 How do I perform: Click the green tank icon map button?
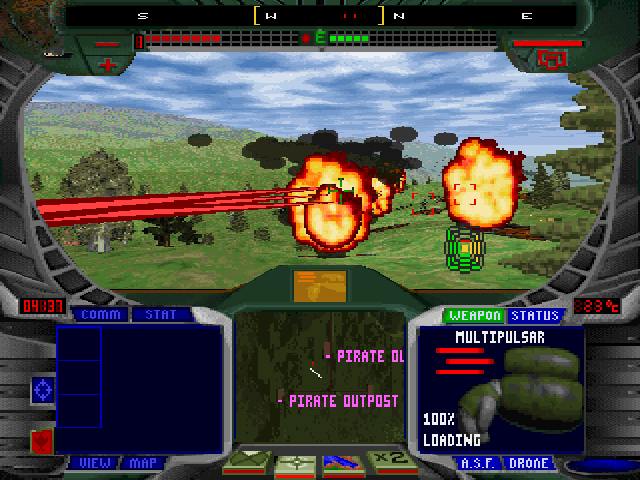[x=248, y=463]
